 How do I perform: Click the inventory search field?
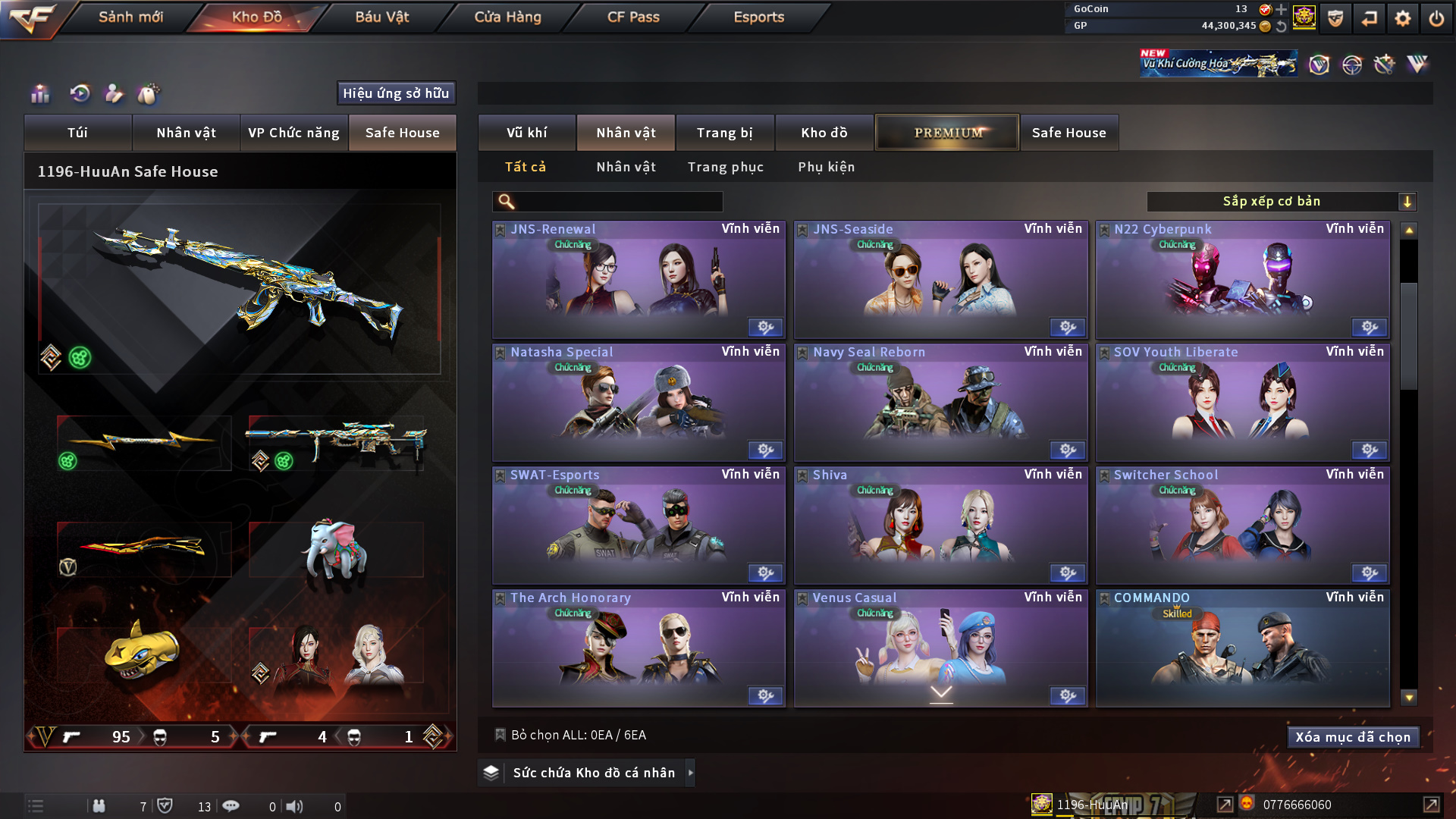click(x=618, y=202)
